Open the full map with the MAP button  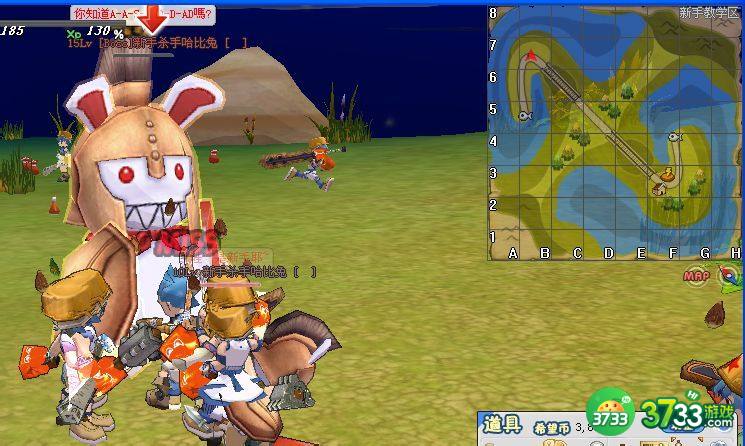[696, 275]
